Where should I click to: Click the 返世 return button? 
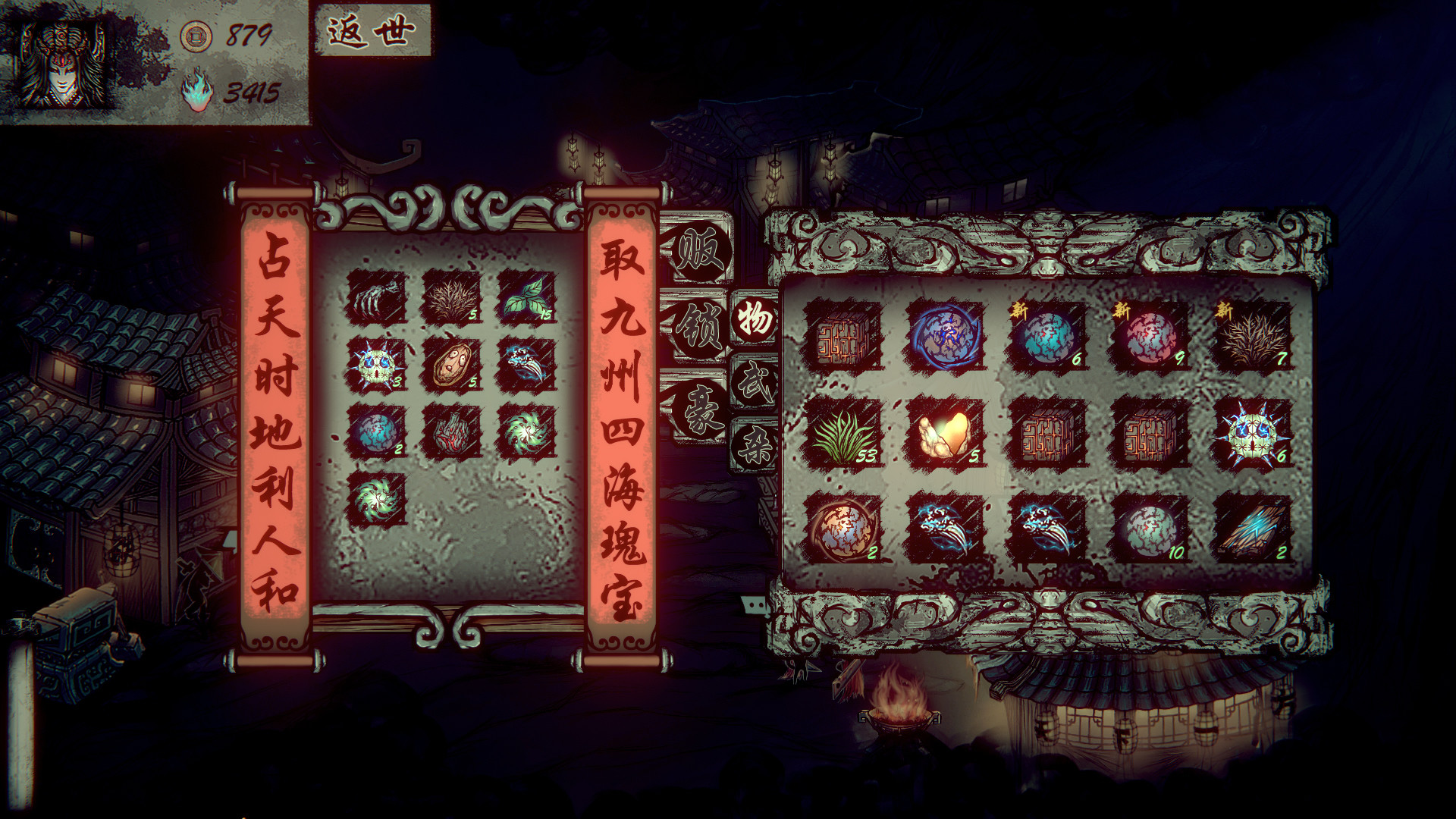point(371,32)
